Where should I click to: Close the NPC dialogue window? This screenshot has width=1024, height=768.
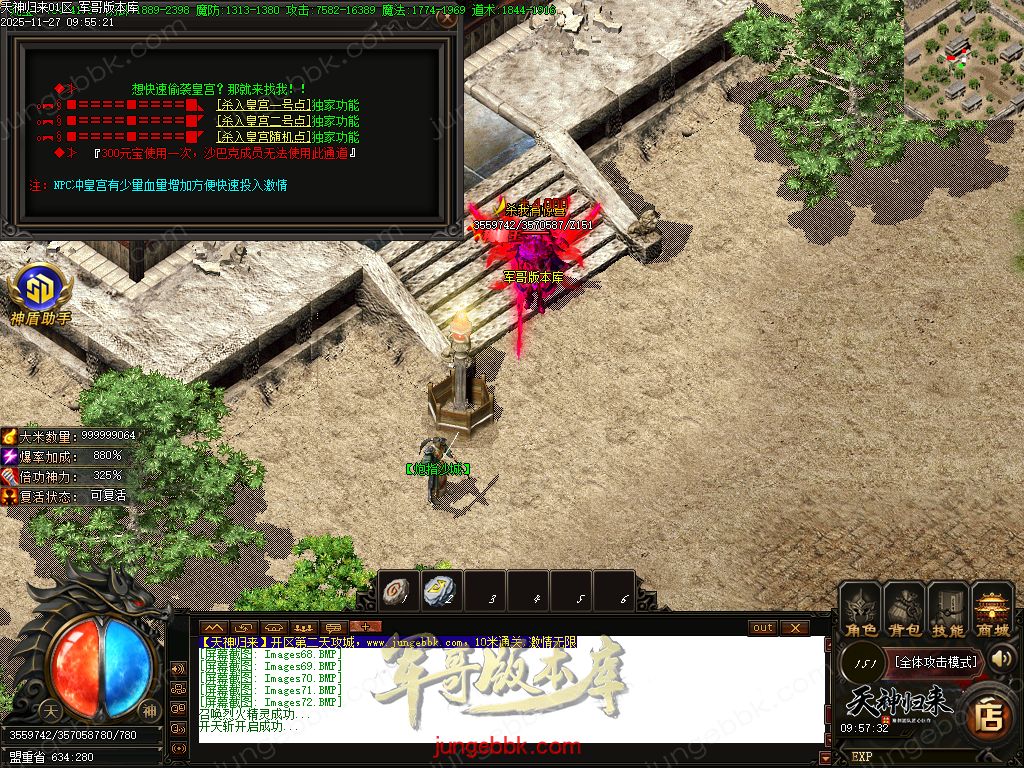[x=447, y=17]
